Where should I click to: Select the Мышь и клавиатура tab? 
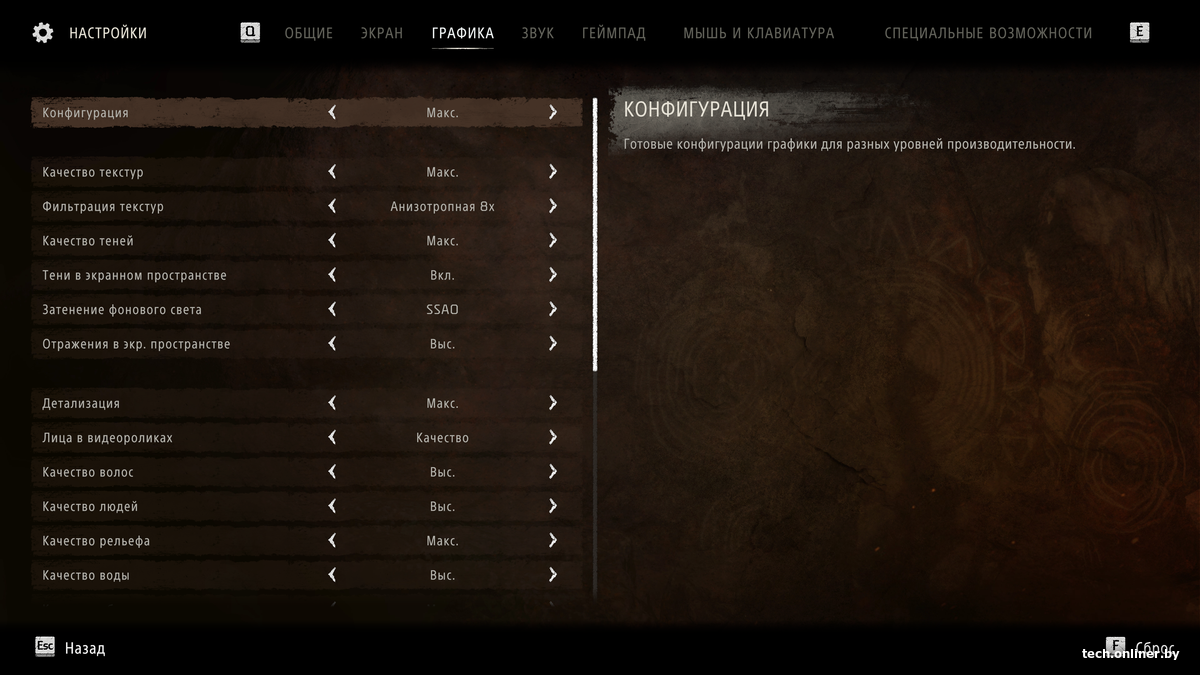[x=758, y=33]
